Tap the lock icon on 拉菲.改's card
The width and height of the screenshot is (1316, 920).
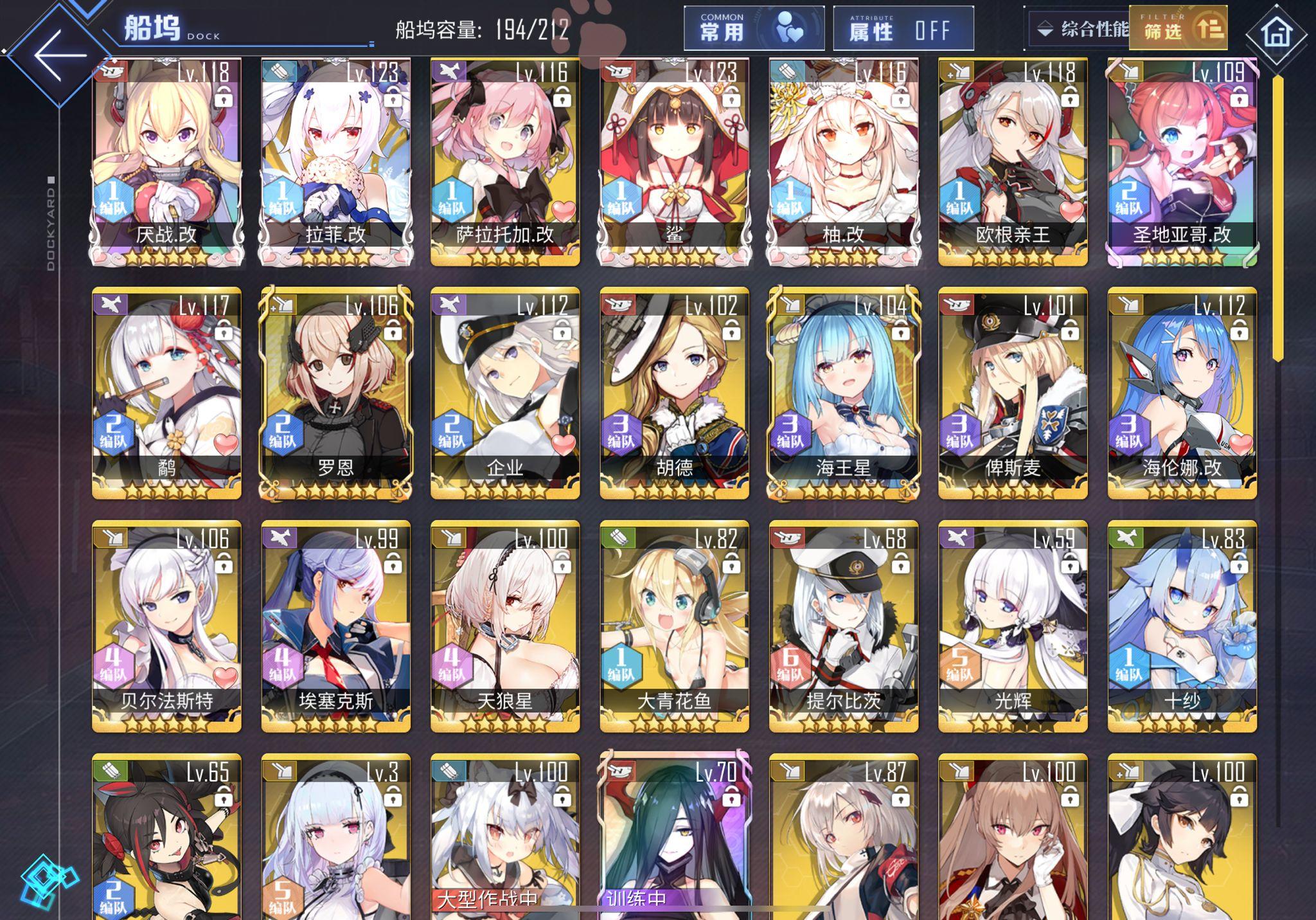coord(393,98)
